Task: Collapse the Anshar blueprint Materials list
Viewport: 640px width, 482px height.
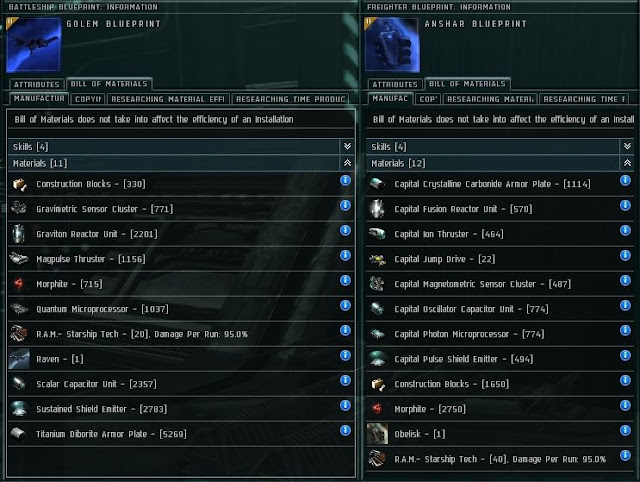Action: pos(627,162)
